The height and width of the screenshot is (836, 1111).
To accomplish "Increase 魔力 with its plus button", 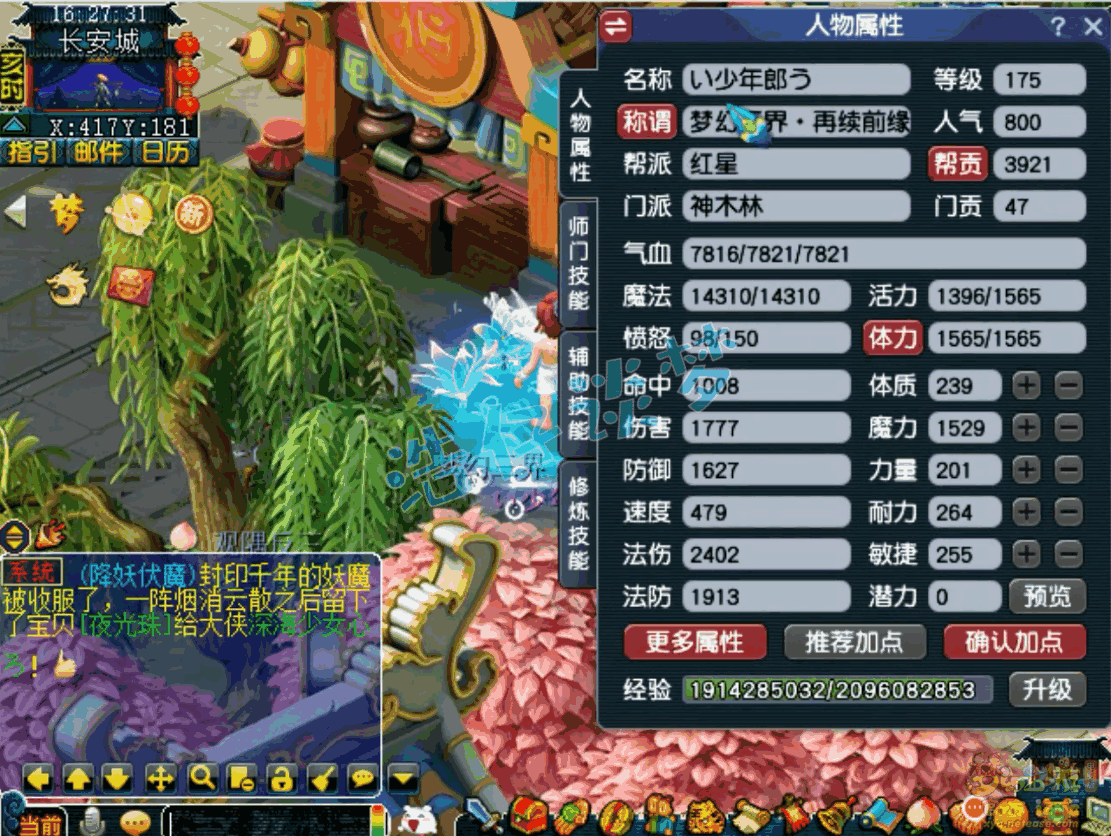I will tap(1027, 428).
